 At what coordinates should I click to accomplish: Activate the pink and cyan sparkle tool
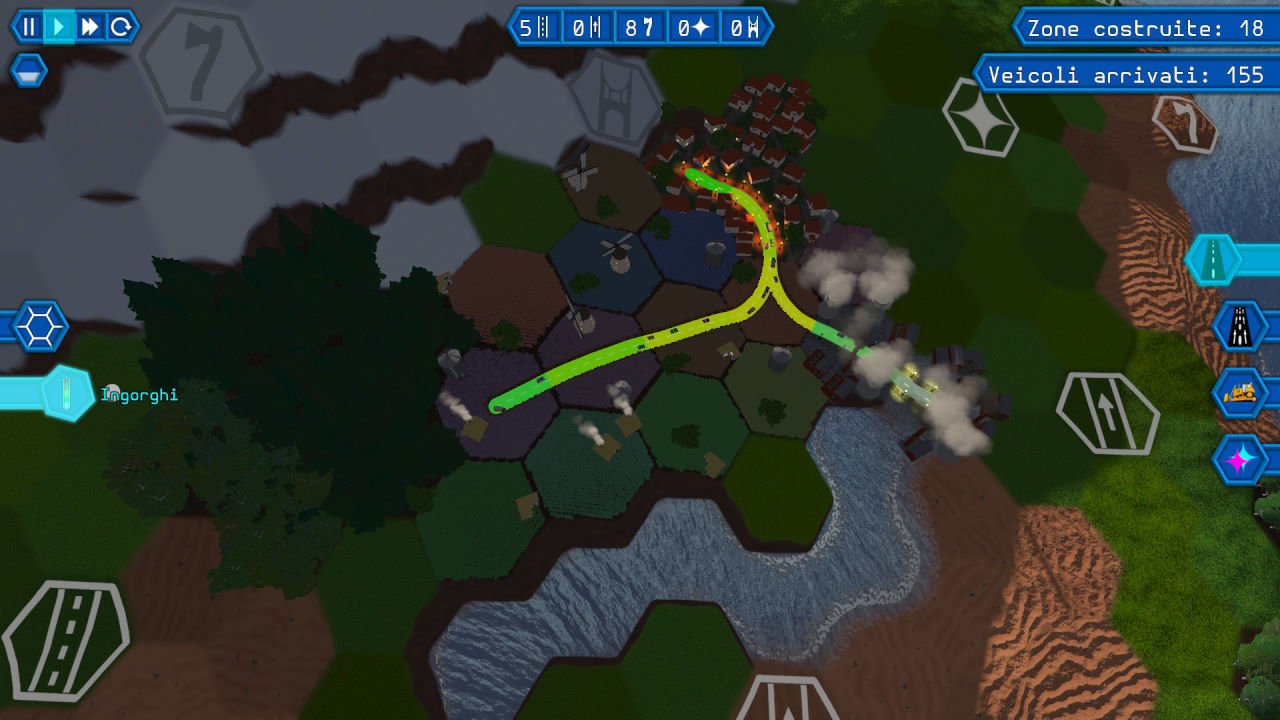point(1240,459)
